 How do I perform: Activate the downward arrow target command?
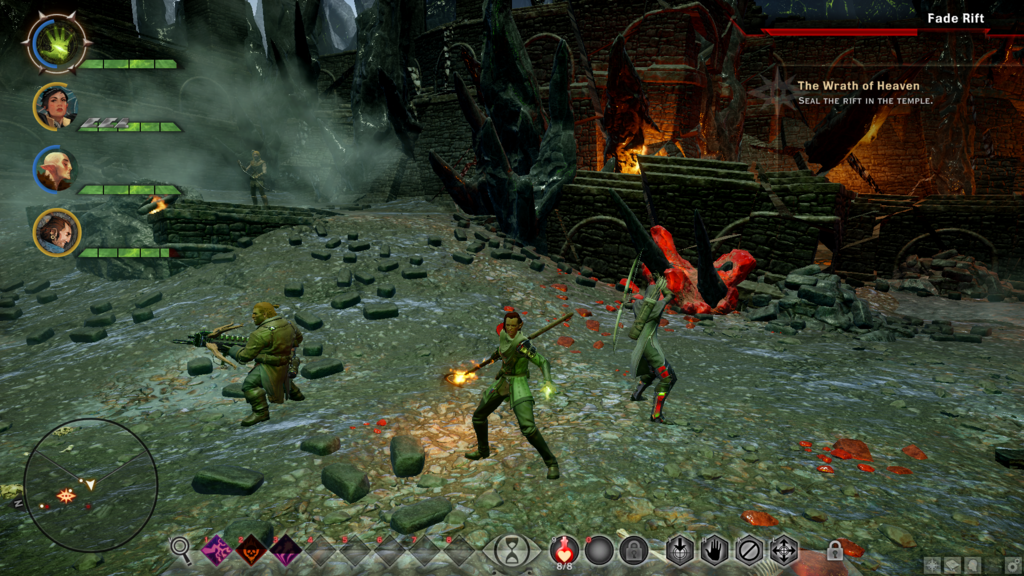click(680, 550)
